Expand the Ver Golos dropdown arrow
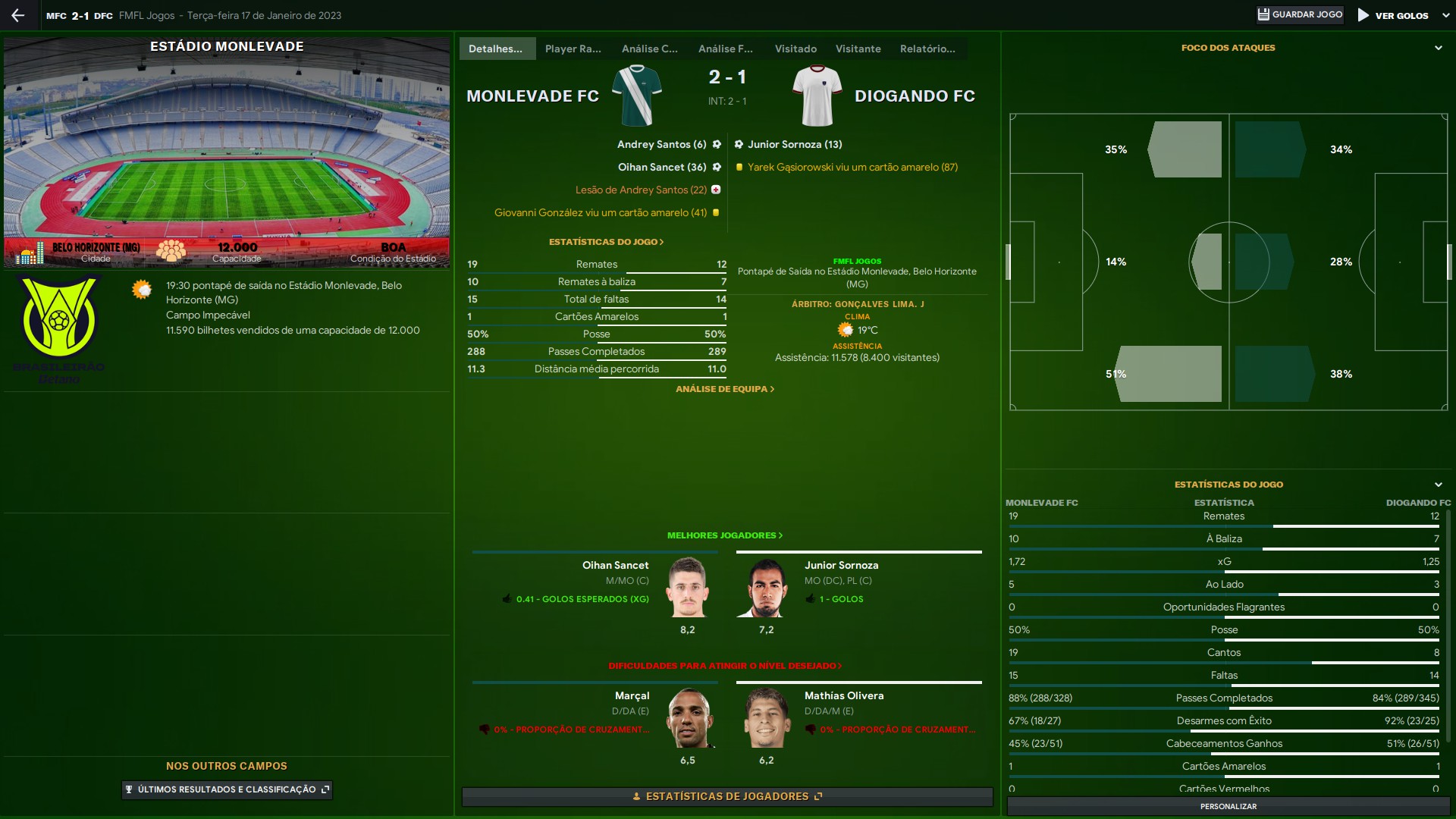This screenshot has width=1456, height=819. pos(1445,15)
